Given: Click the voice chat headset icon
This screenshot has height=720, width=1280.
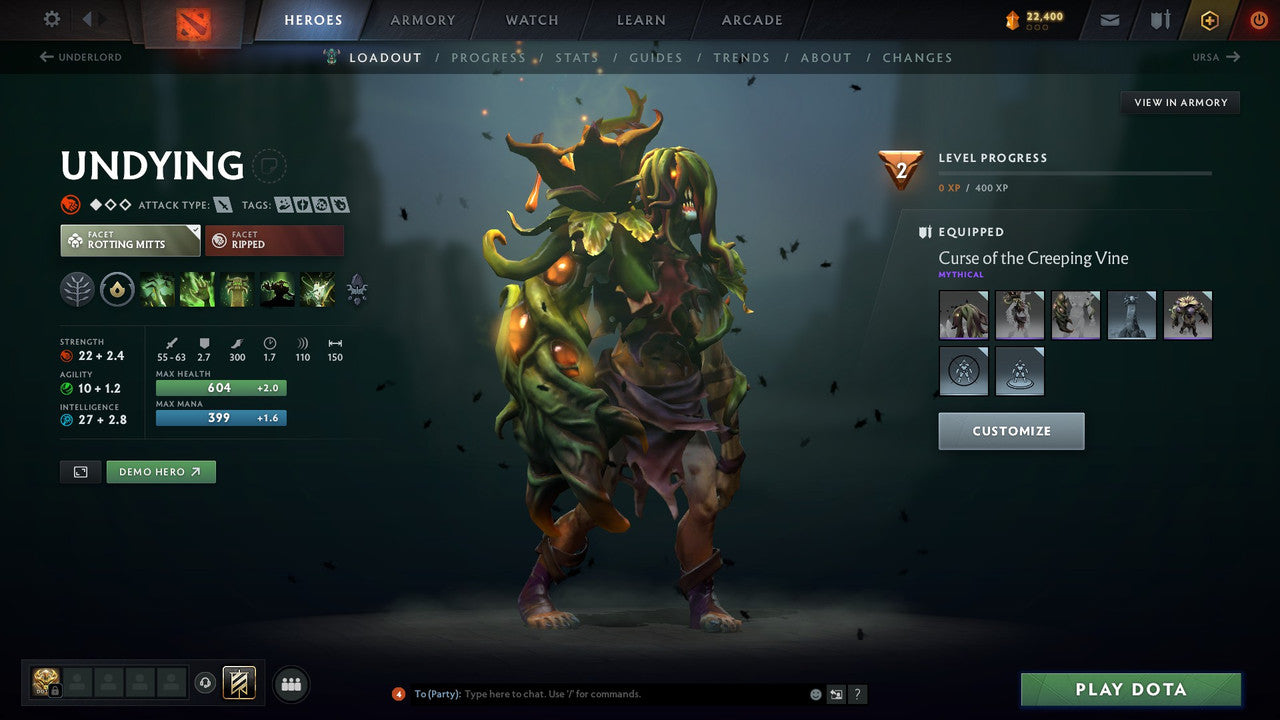Looking at the screenshot, I should 207,682.
